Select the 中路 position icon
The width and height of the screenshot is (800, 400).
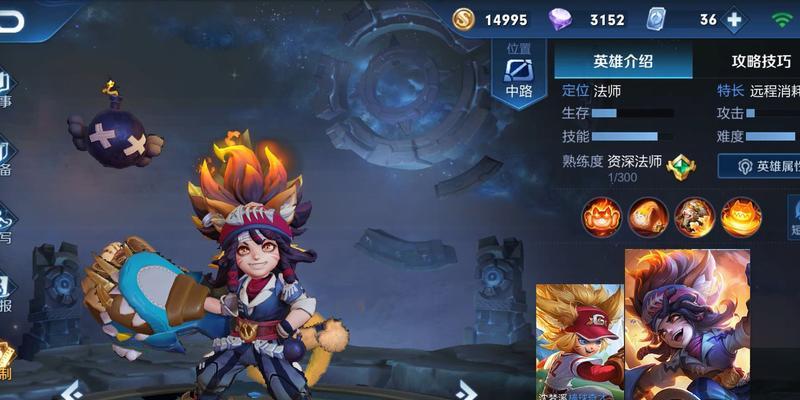[518, 74]
